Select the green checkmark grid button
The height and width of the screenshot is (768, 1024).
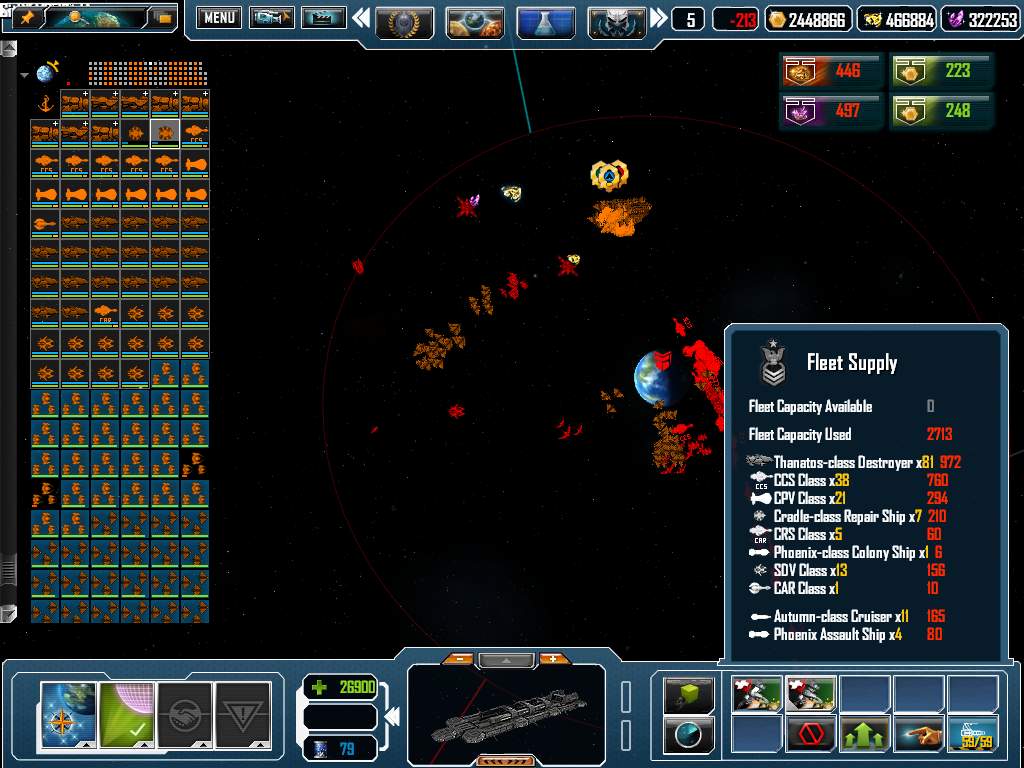pyautogui.click(x=127, y=714)
